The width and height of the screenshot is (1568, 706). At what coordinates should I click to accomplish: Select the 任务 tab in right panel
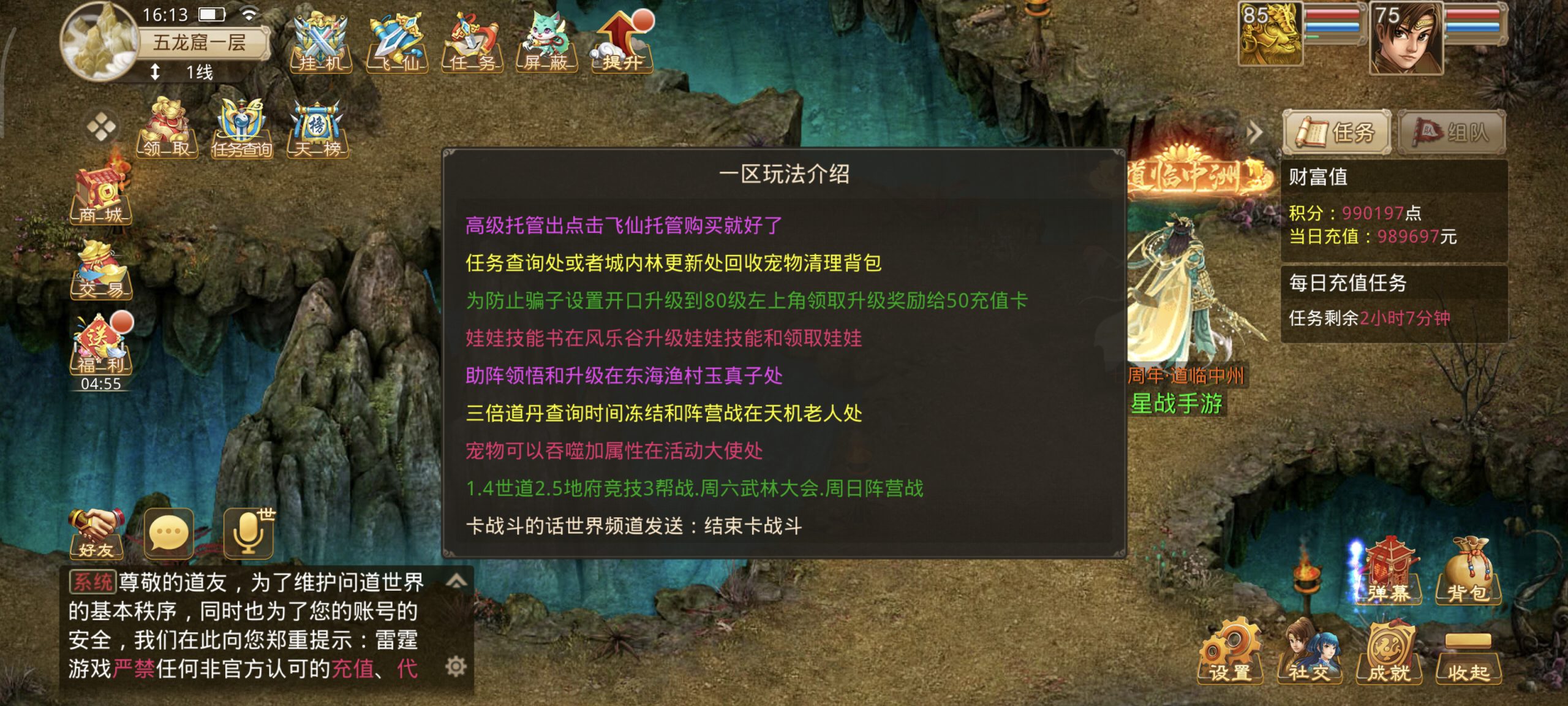point(1337,132)
